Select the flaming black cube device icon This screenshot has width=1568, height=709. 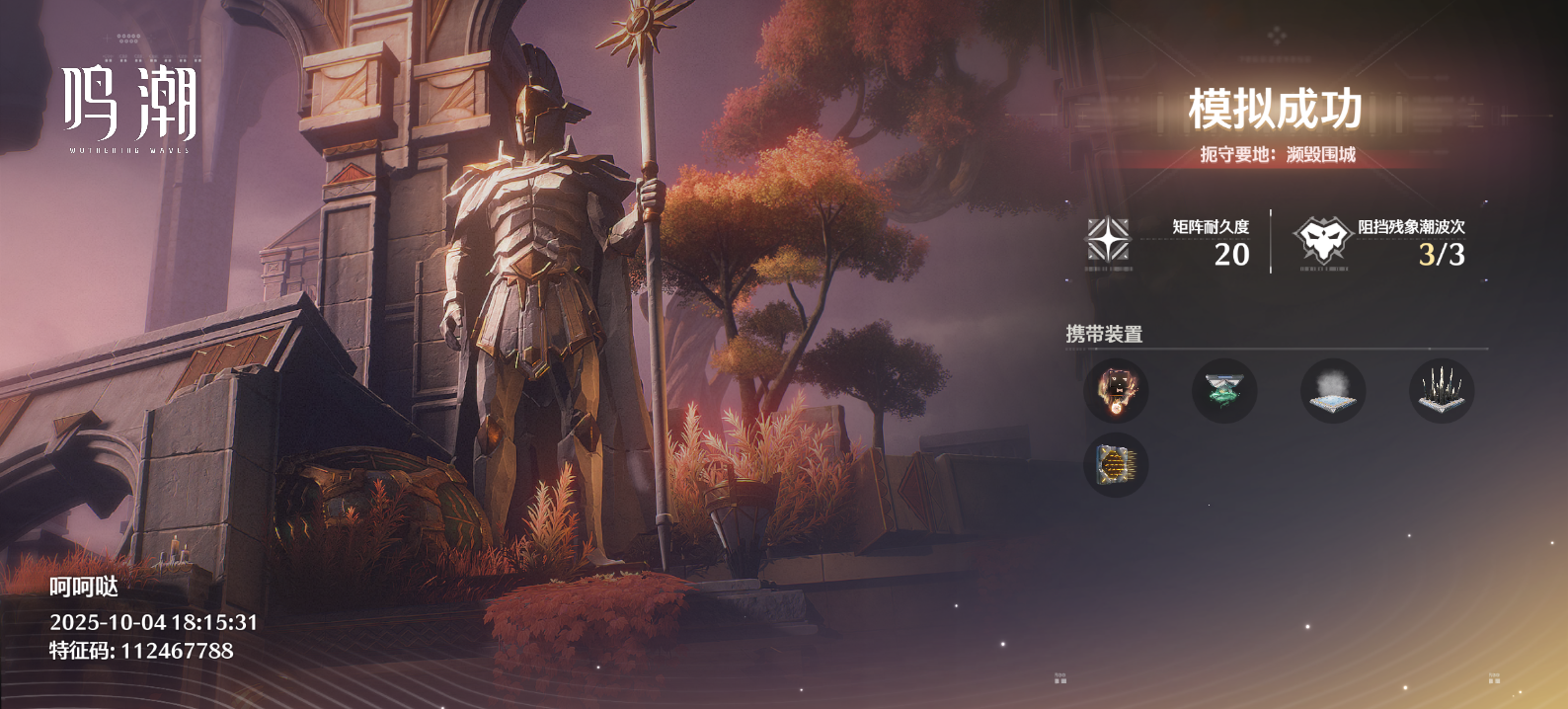click(1116, 391)
